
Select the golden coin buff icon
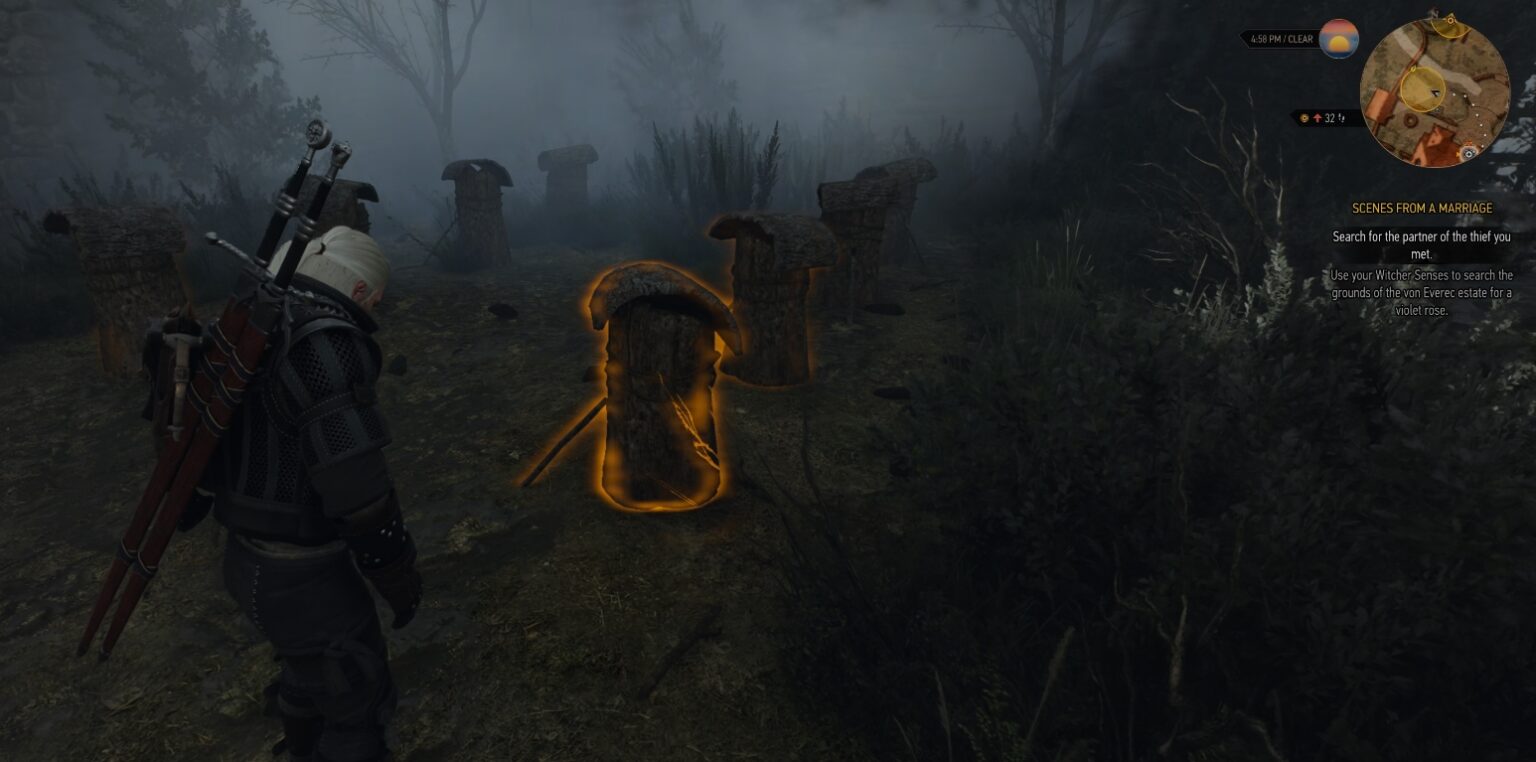click(x=1304, y=118)
